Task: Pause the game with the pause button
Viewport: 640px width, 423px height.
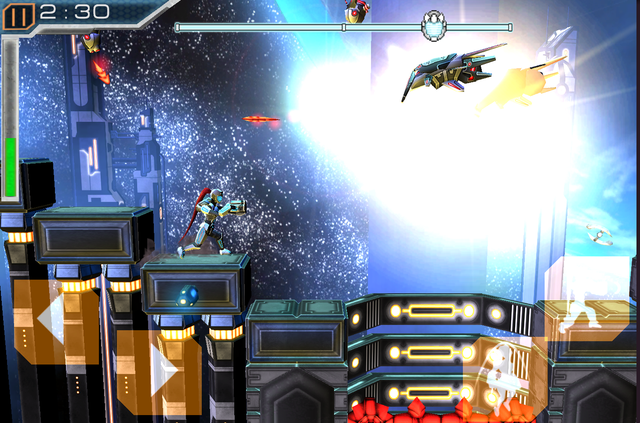Action: (19, 15)
